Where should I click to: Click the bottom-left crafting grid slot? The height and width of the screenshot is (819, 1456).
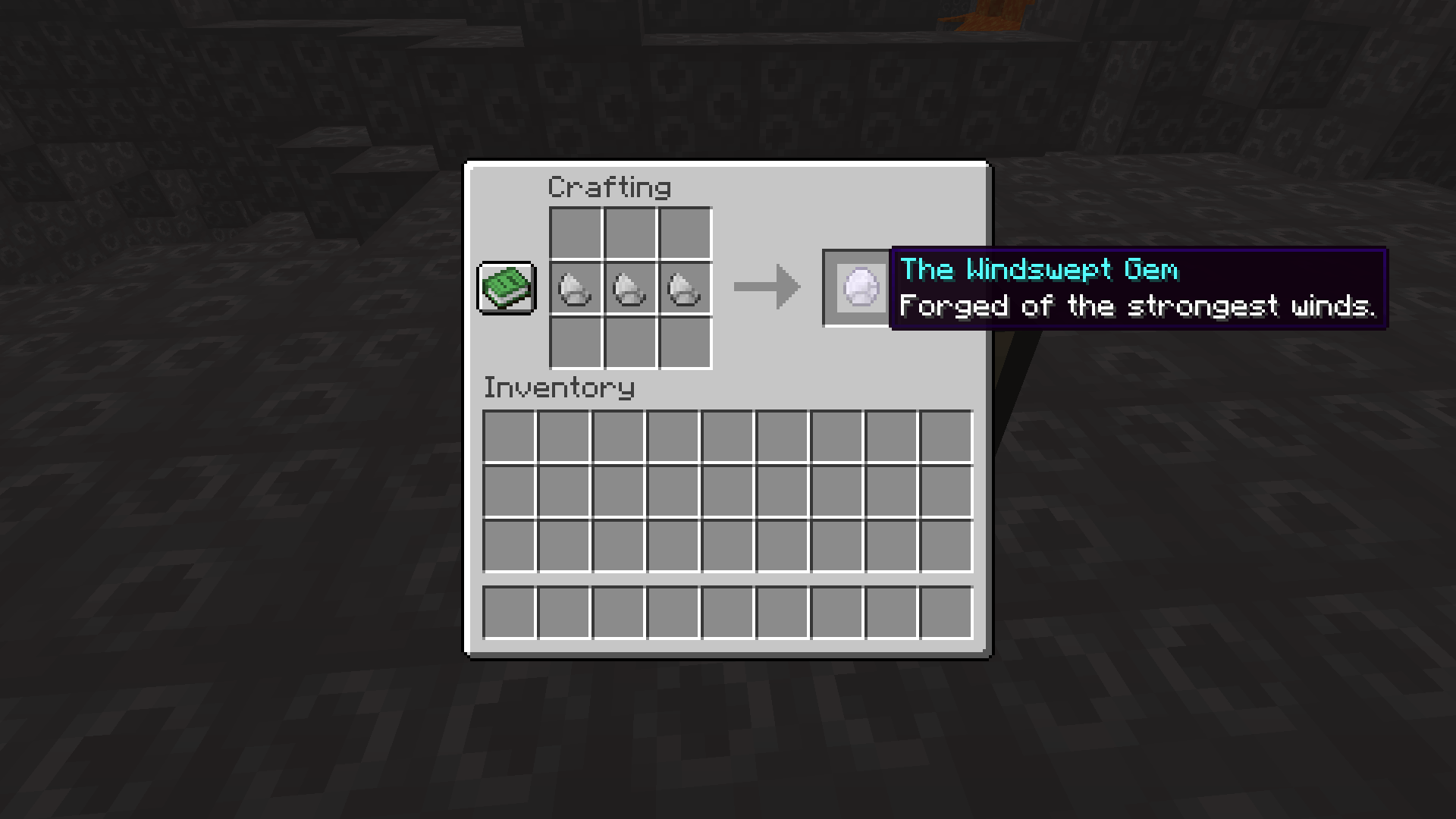pyautogui.click(x=575, y=343)
